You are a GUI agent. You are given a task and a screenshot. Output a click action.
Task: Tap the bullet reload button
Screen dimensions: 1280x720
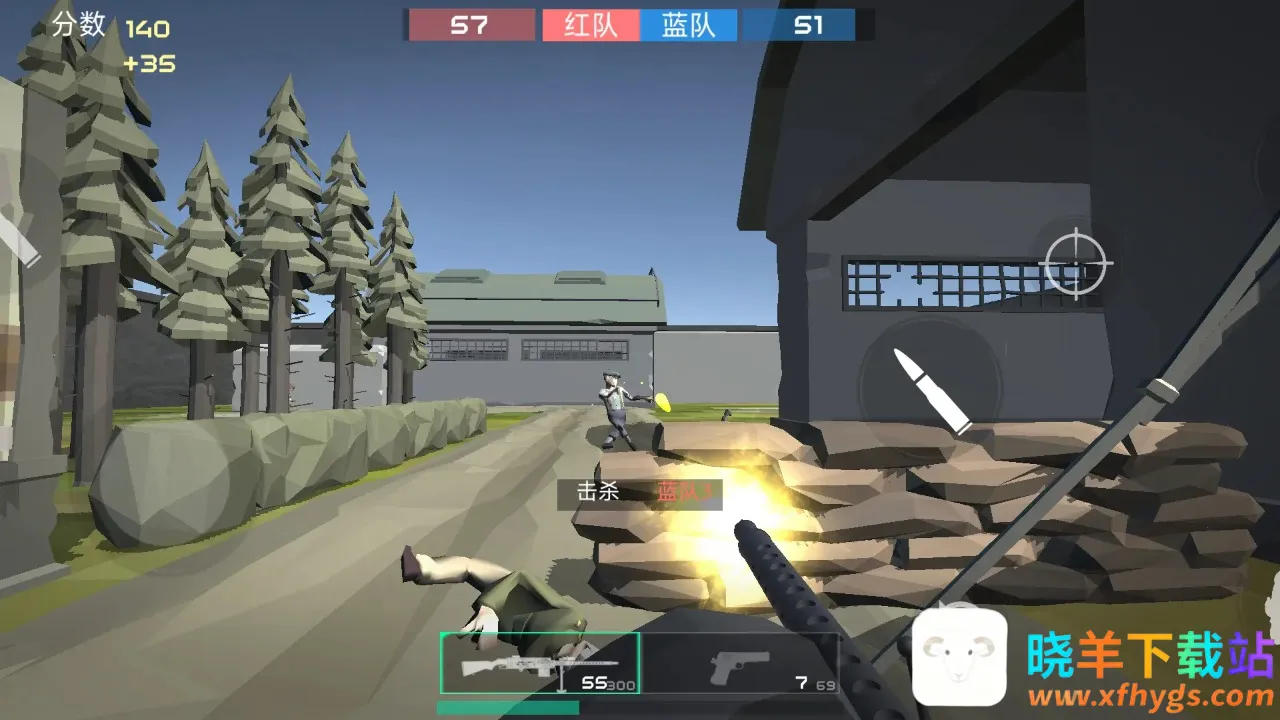pos(931,389)
